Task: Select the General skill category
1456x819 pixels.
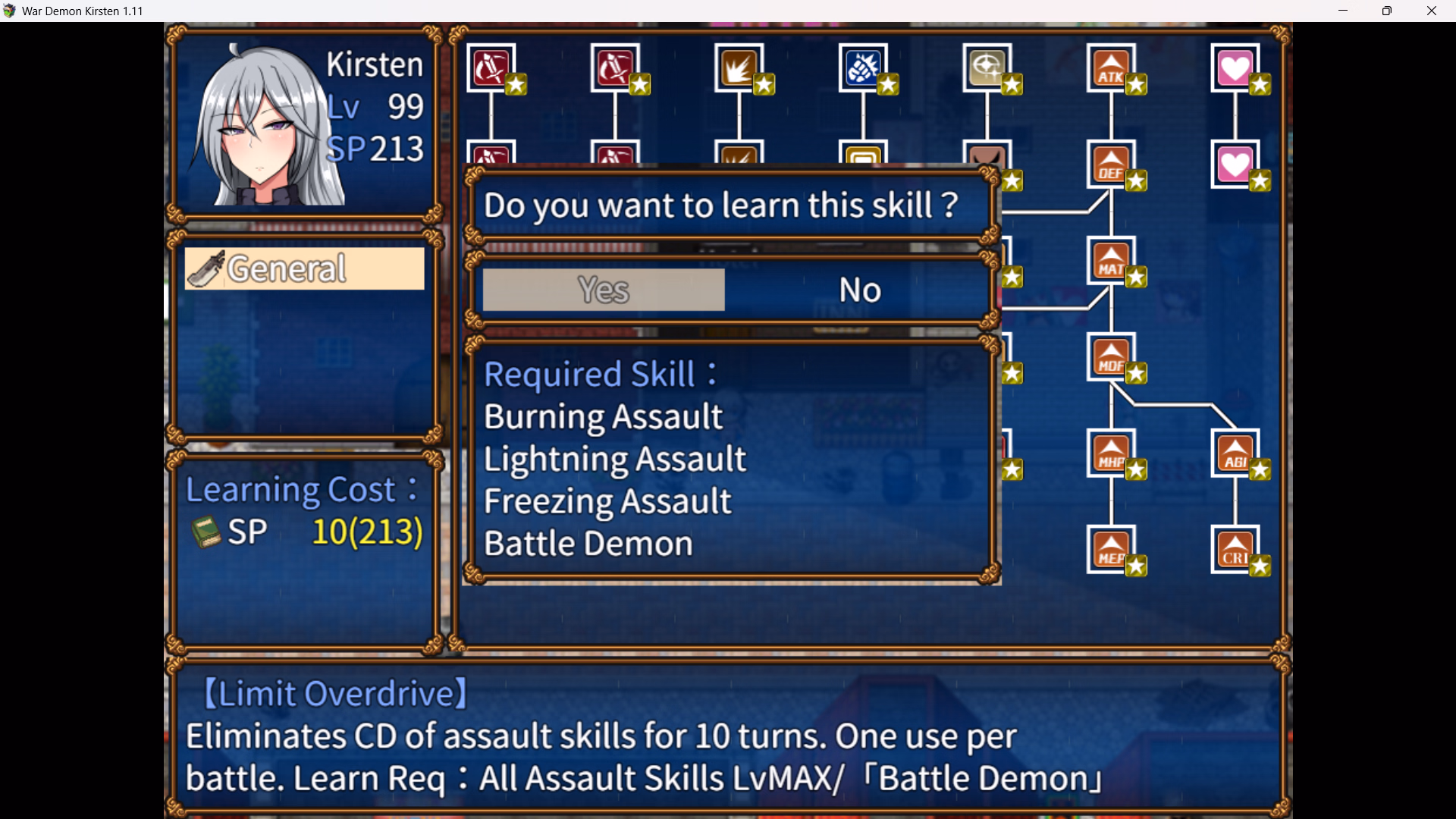Action: pos(304,268)
